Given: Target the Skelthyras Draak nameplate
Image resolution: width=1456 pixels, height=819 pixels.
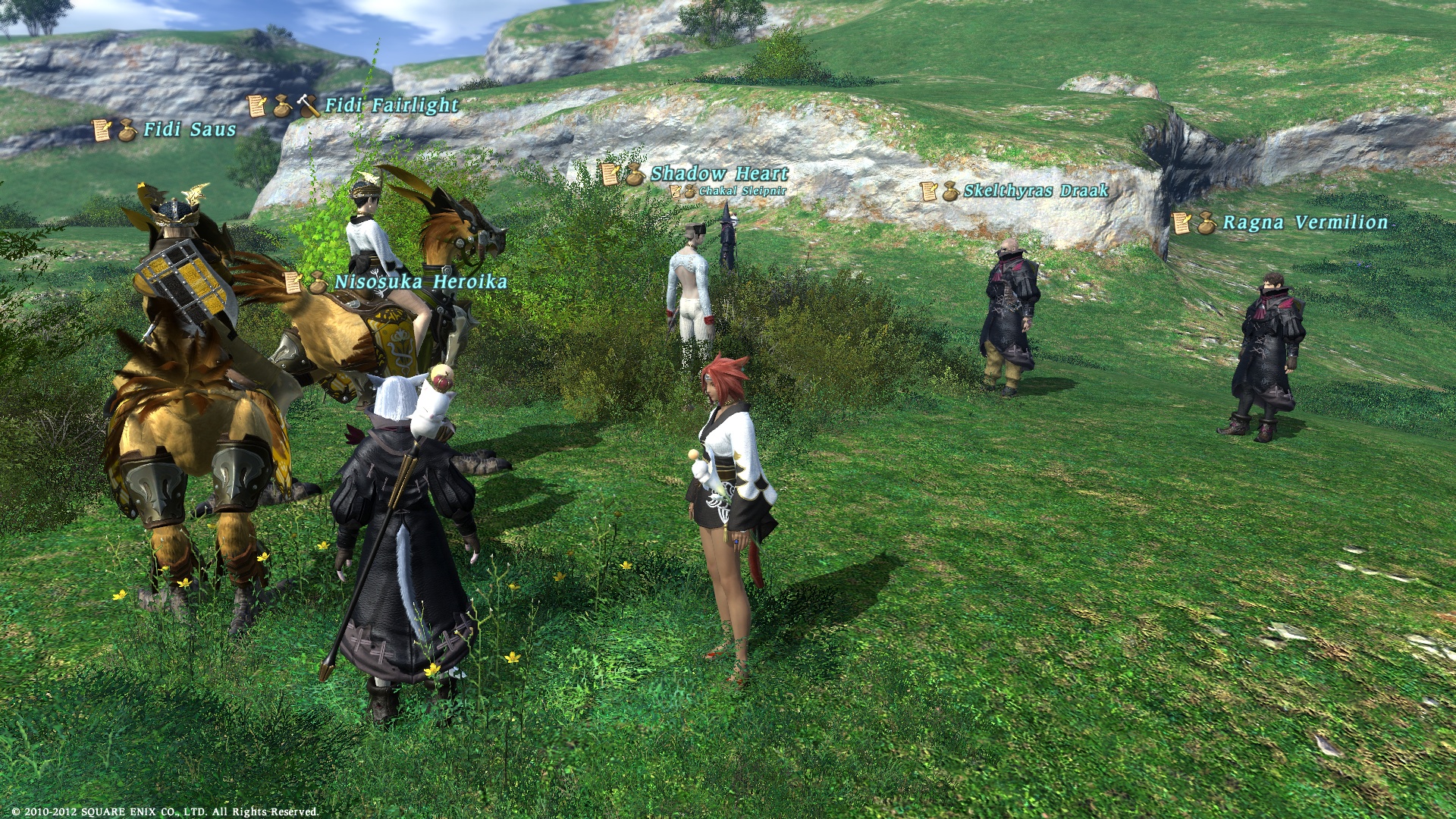Looking at the screenshot, I should pyautogui.click(x=1035, y=190).
